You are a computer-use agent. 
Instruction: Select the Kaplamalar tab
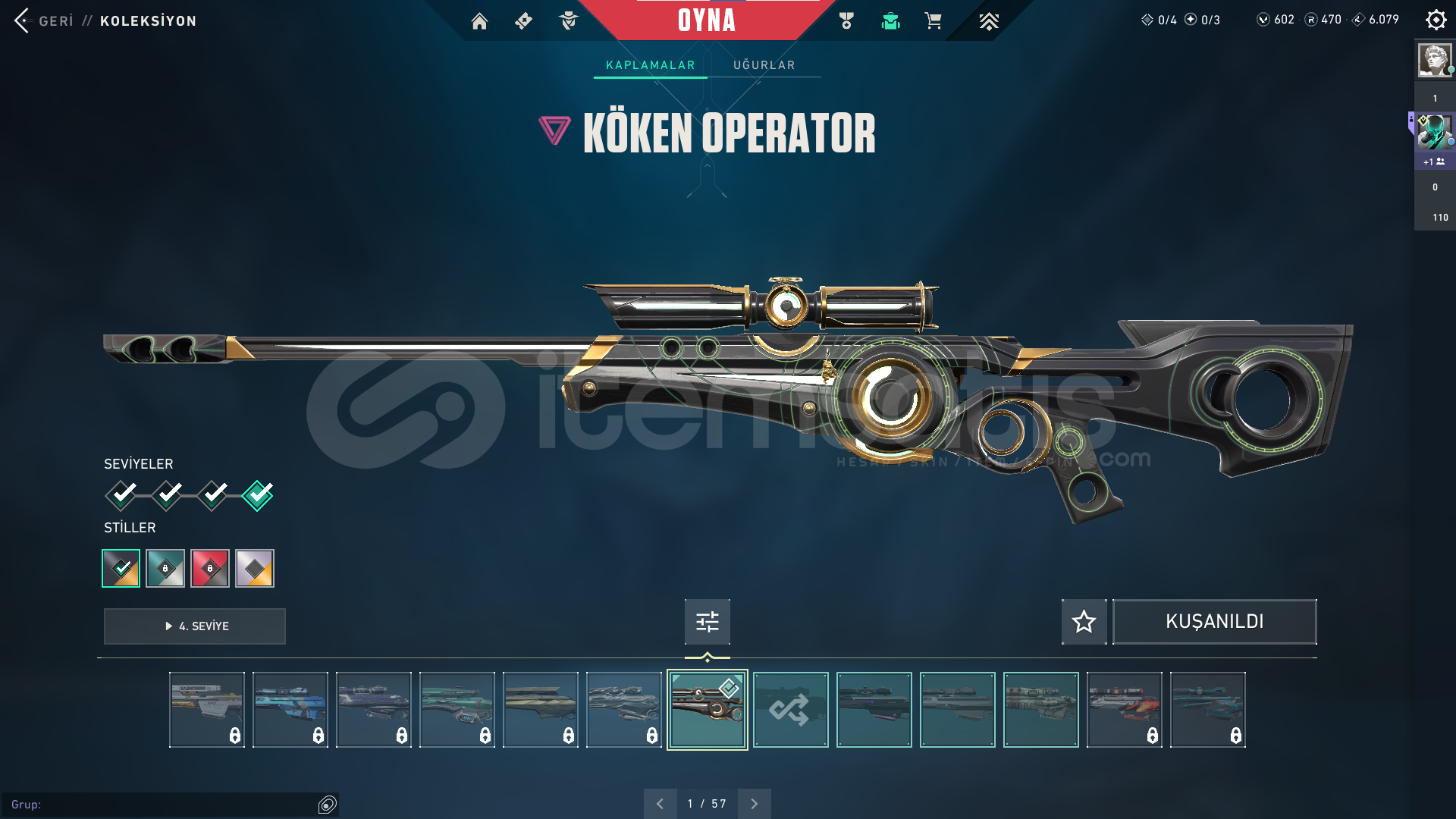pyautogui.click(x=650, y=65)
